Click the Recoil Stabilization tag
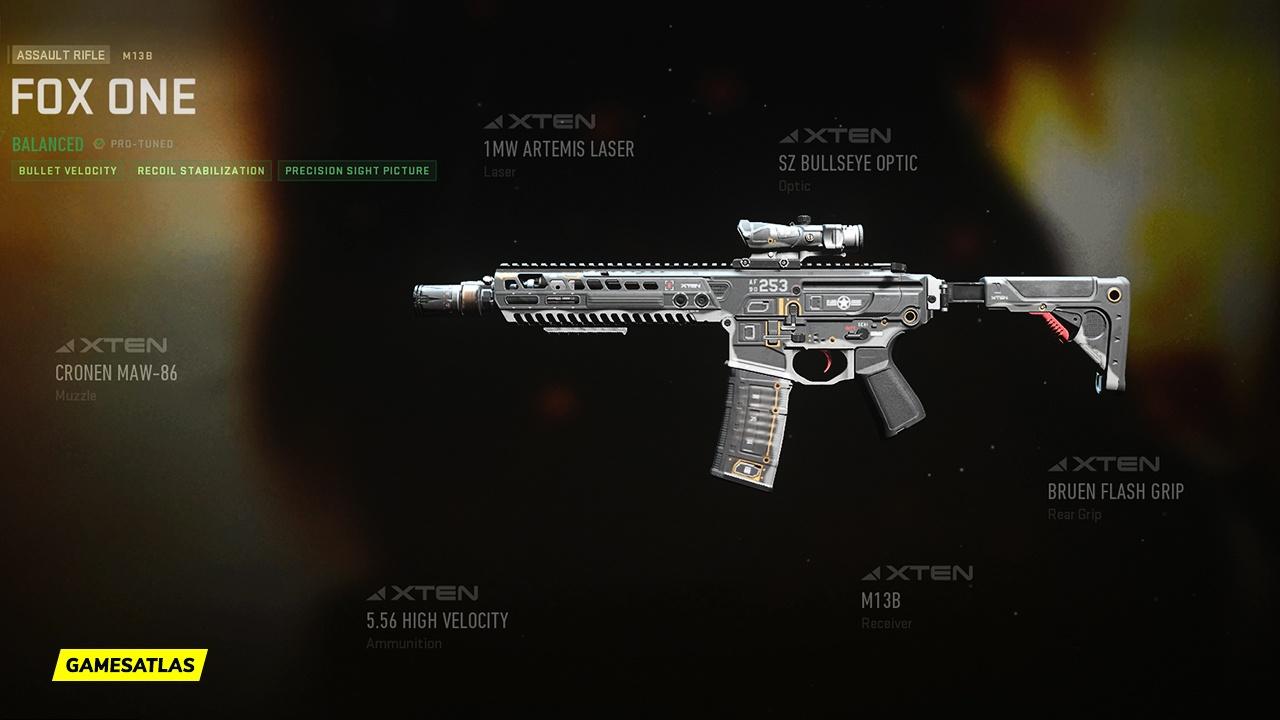1280x720 pixels. (201, 171)
